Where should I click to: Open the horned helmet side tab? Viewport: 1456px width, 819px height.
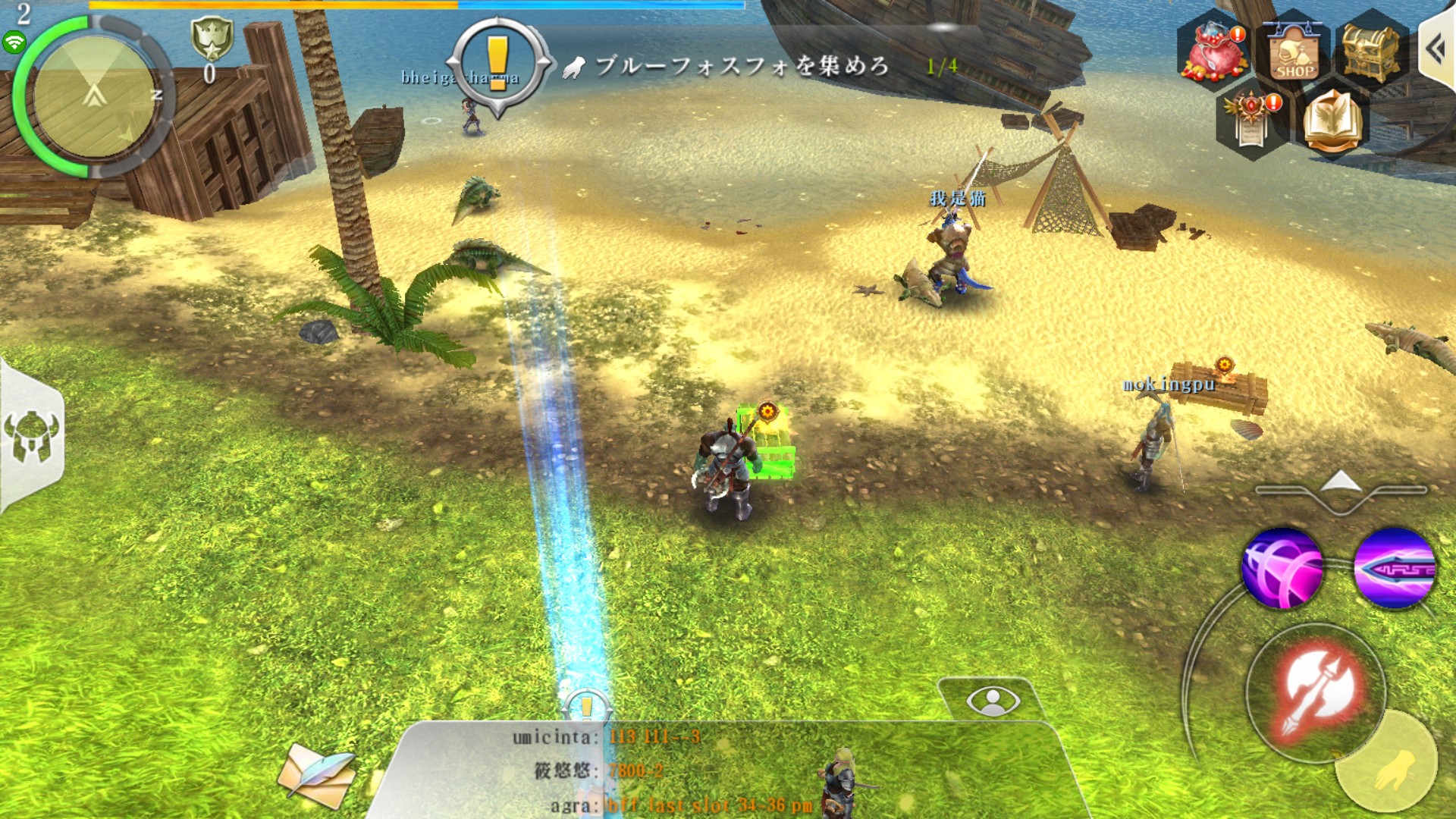31,438
